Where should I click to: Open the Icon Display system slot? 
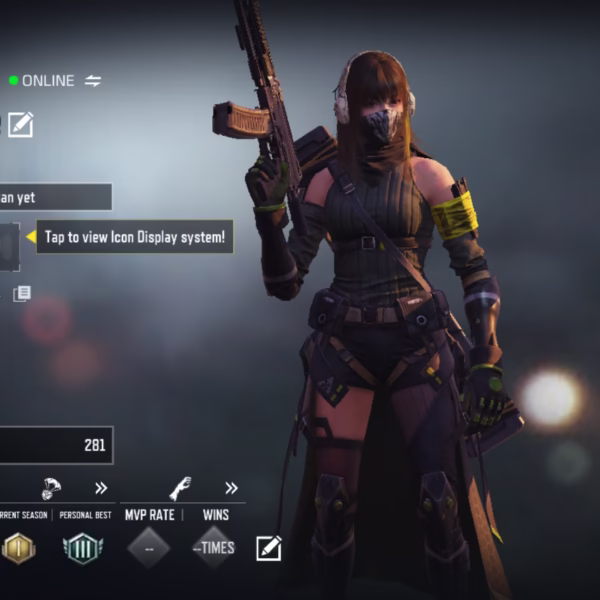(x=9, y=247)
